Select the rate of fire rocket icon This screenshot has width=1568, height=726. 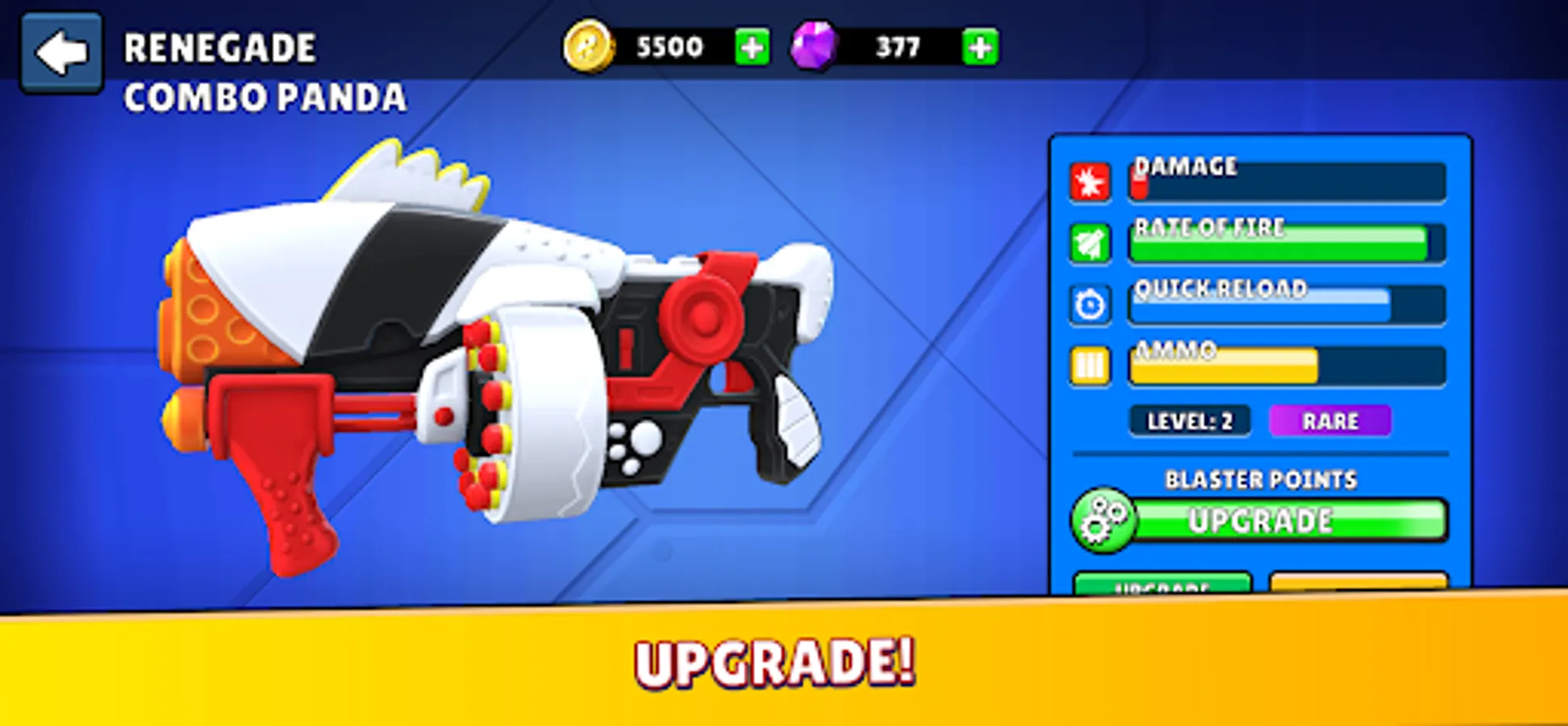(1091, 240)
